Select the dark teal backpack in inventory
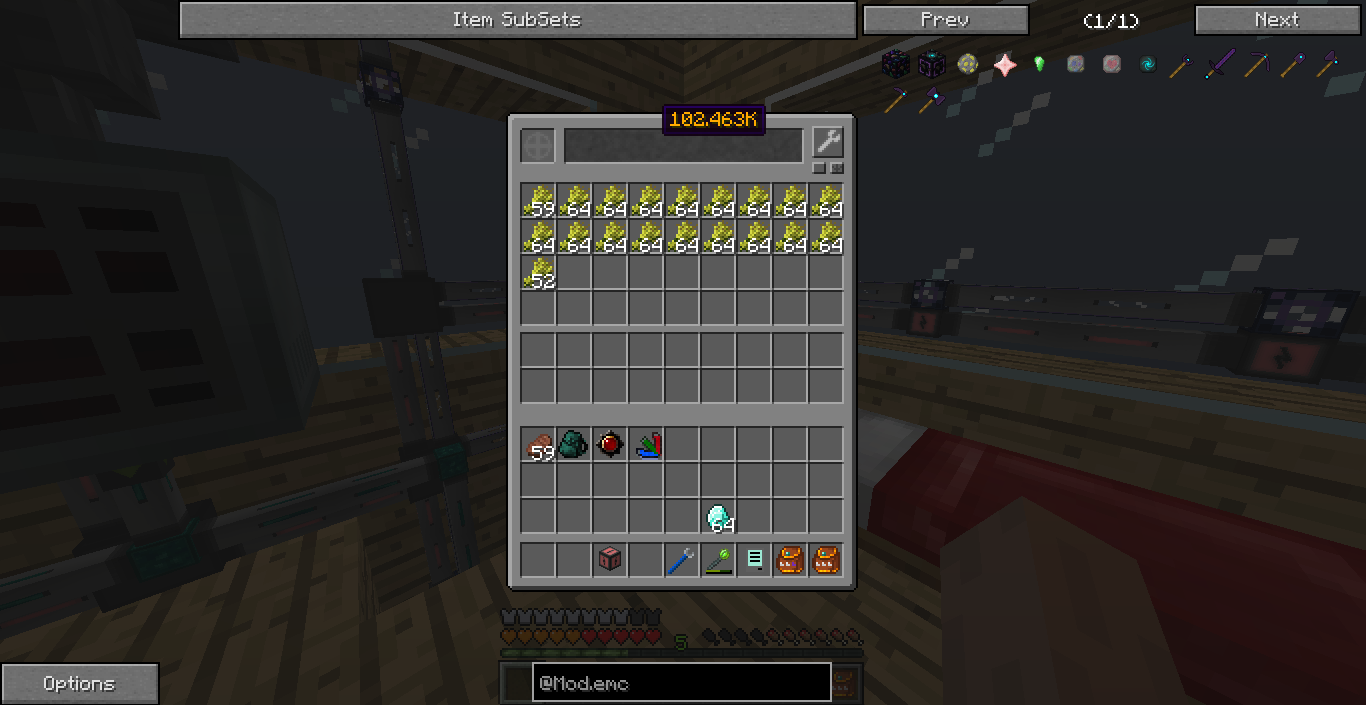 pos(575,445)
